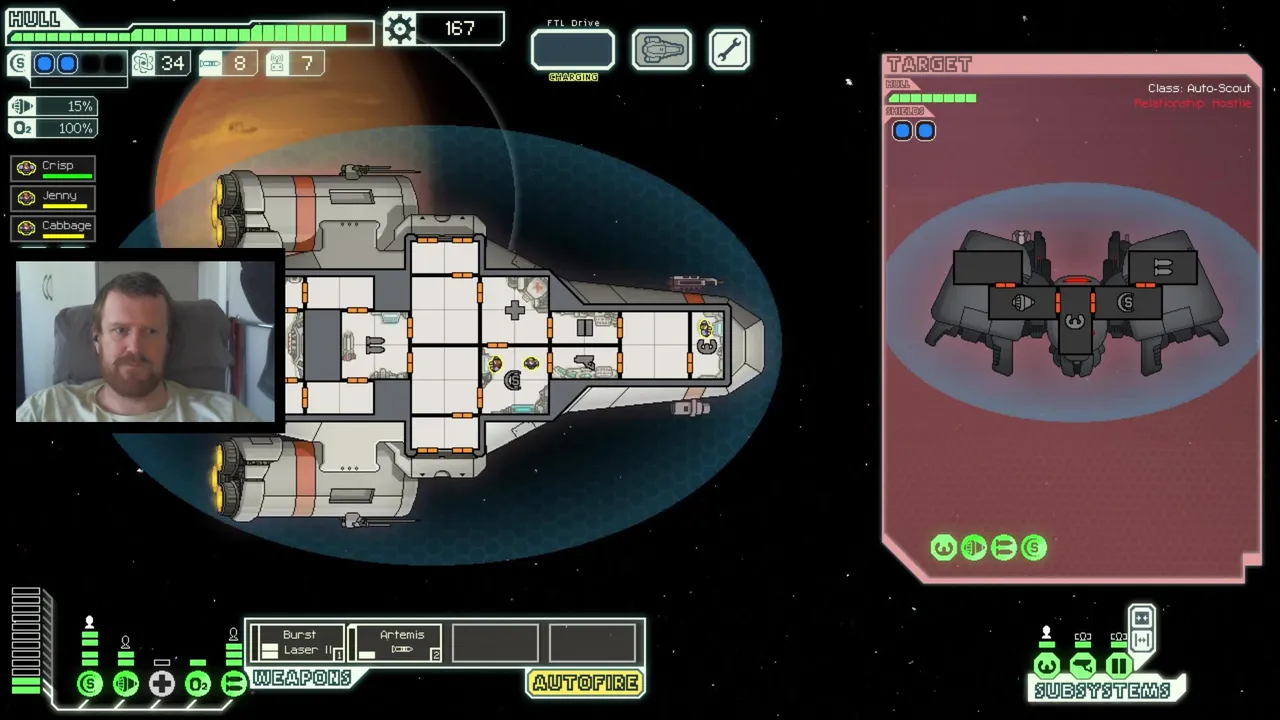1280x720 pixels.
Task: Target the enemy ship's shield room
Action: 1127,303
